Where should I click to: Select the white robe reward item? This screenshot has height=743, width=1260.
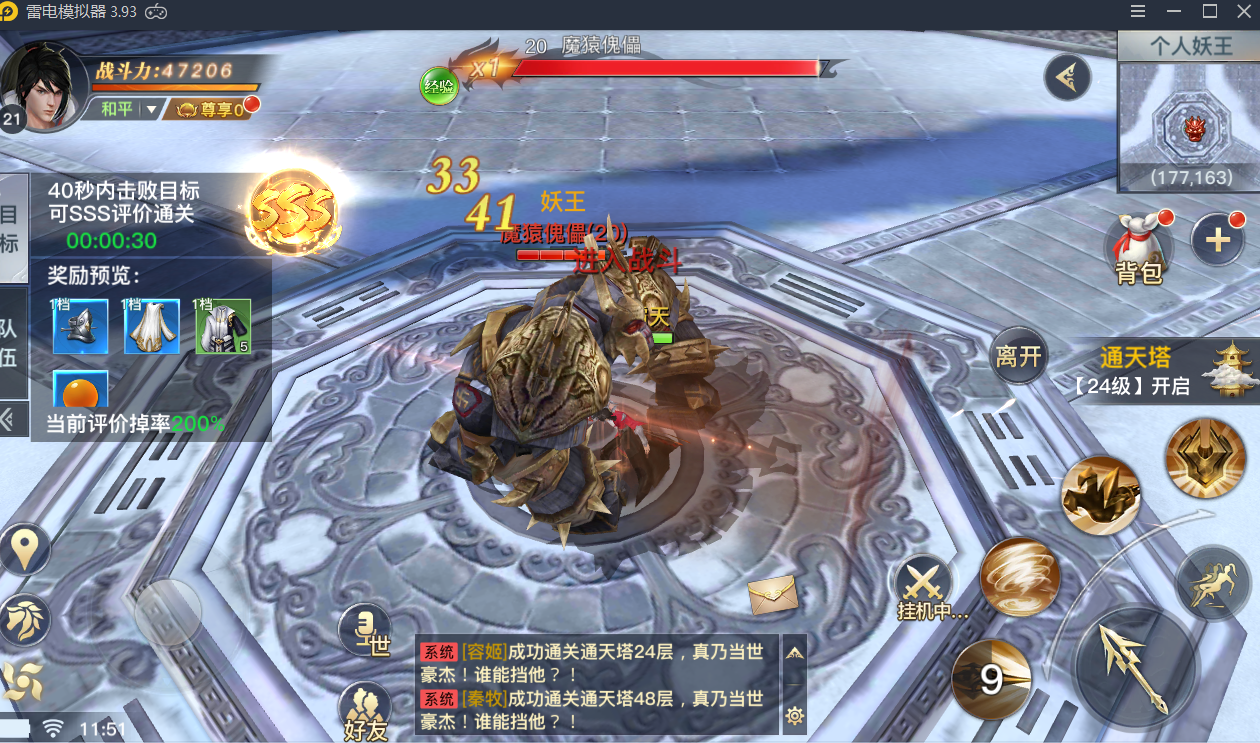tap(152, 327)
